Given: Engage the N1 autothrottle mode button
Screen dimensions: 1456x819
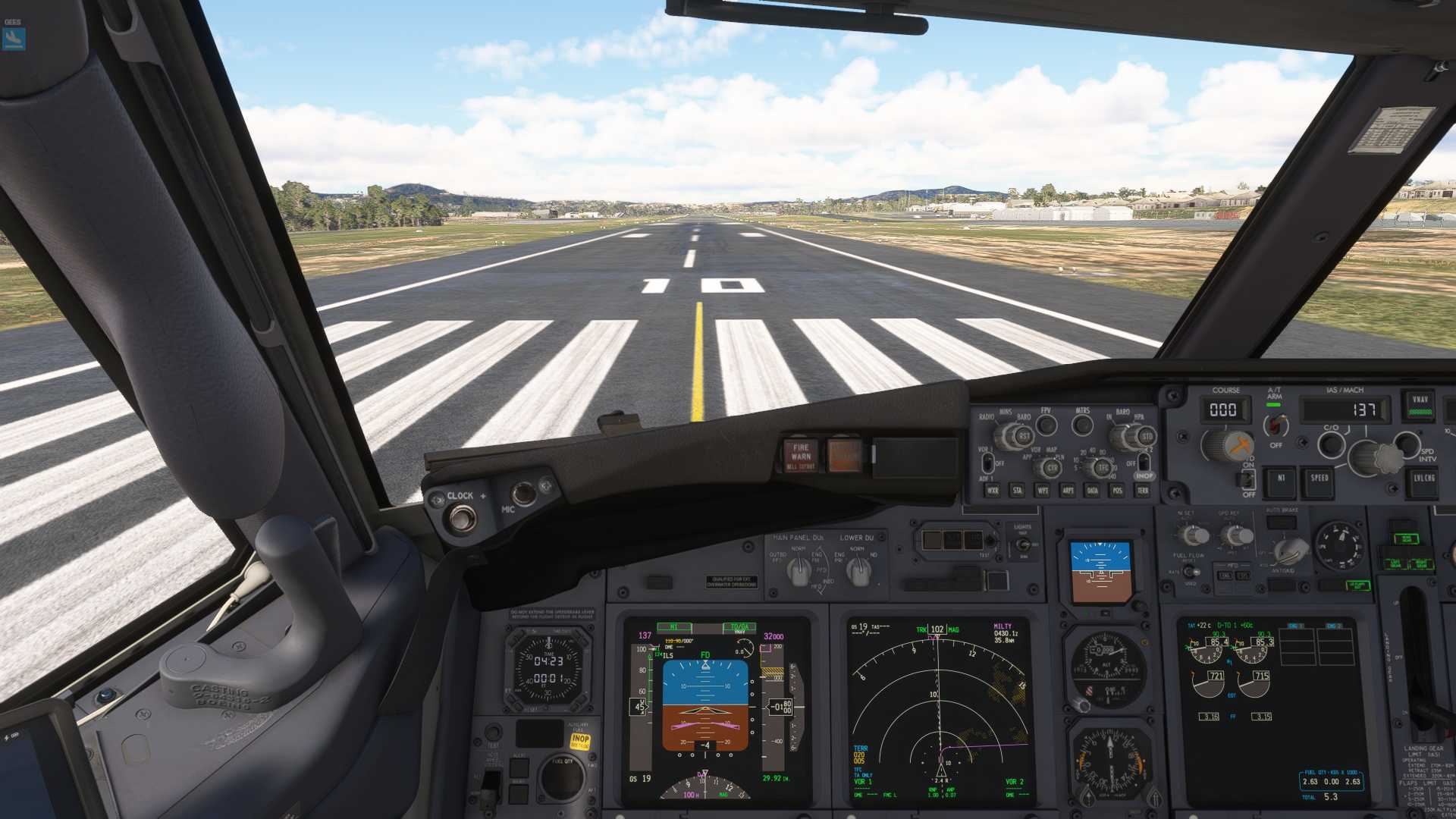Looking at the screenshot, I should coord(1282,479).
